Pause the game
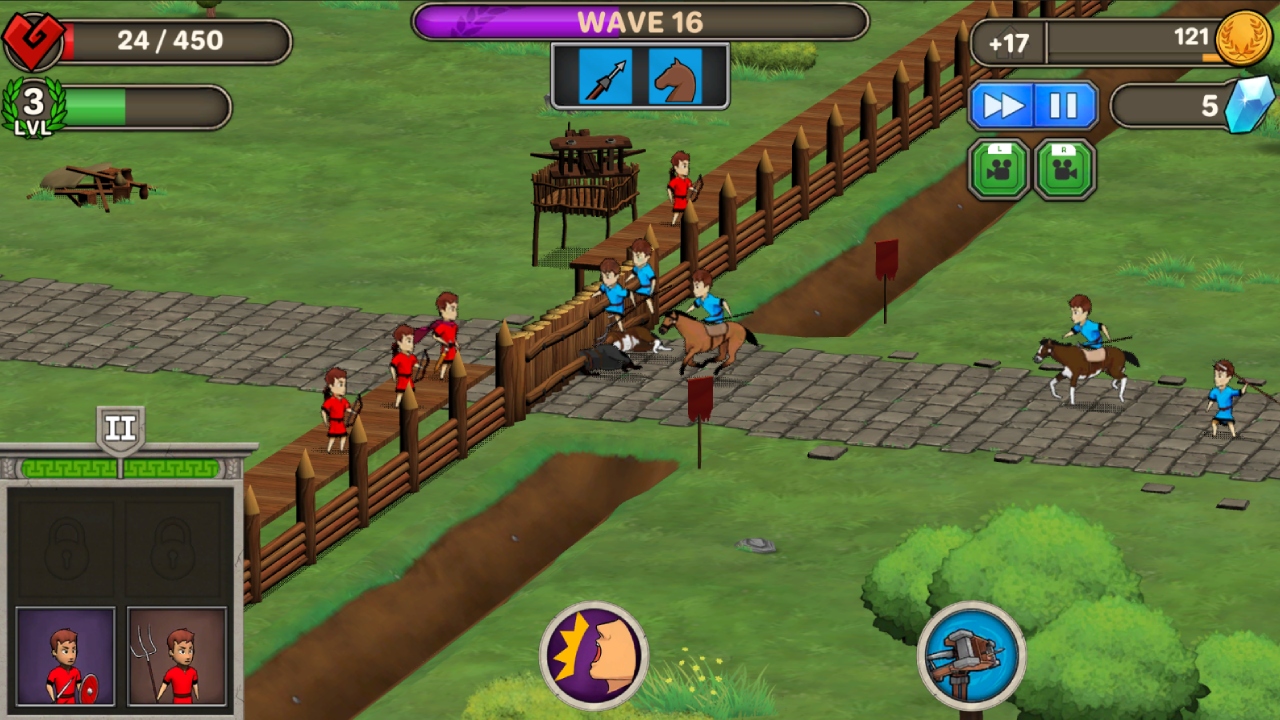Image resolution: width=1280 pixels, height=720 pixels. 1065,104
